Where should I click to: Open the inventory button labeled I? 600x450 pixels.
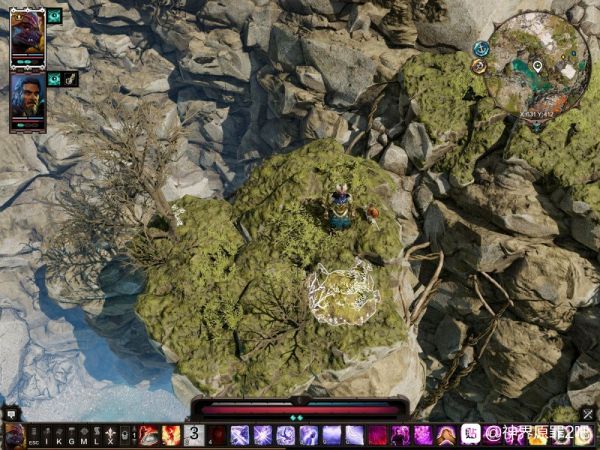point(47,436)
